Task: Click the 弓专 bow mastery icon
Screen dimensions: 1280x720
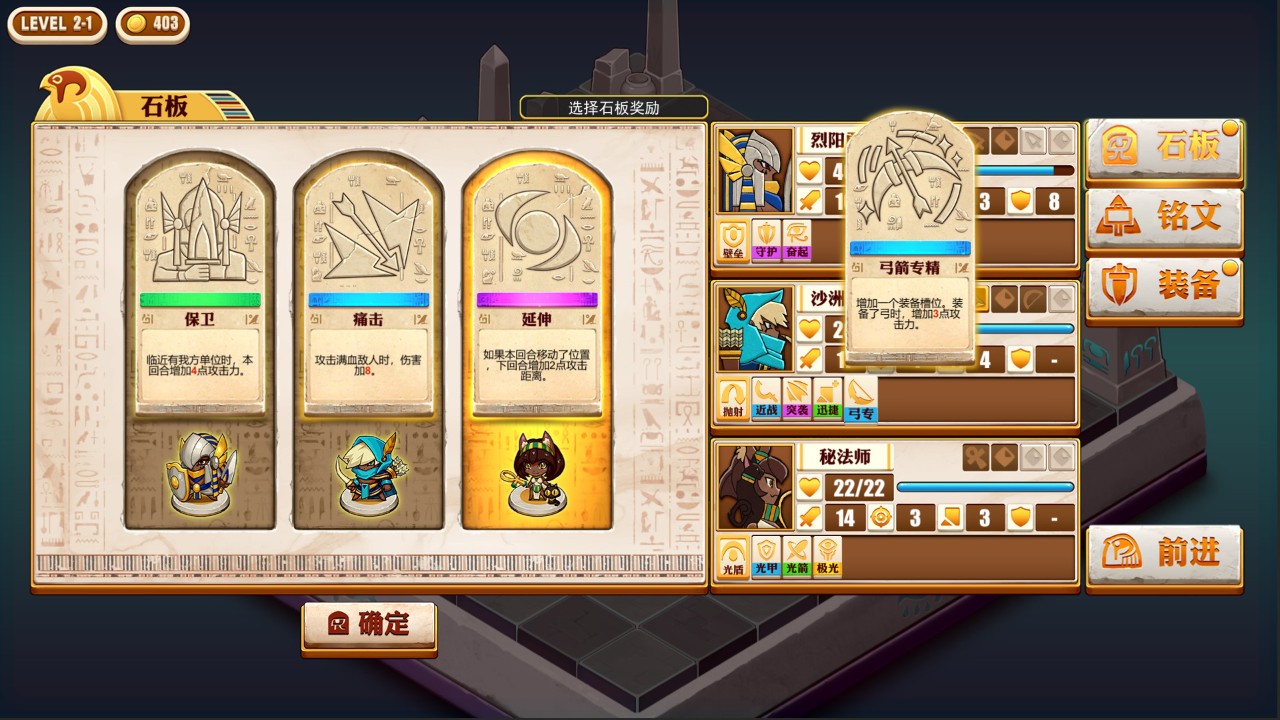Action: [860, 399]
